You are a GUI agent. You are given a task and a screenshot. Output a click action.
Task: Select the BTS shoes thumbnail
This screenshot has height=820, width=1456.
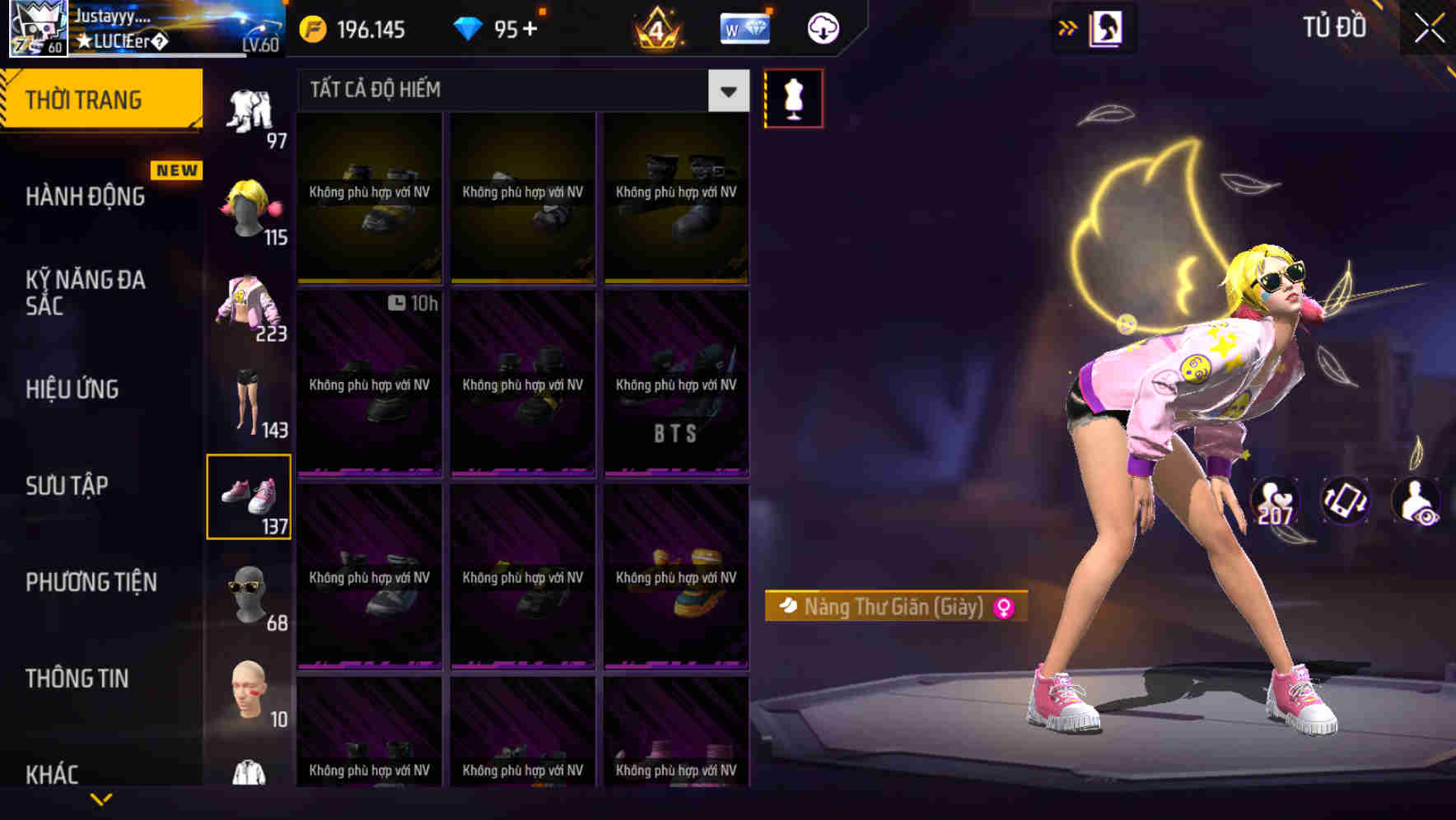coord(676,383)
